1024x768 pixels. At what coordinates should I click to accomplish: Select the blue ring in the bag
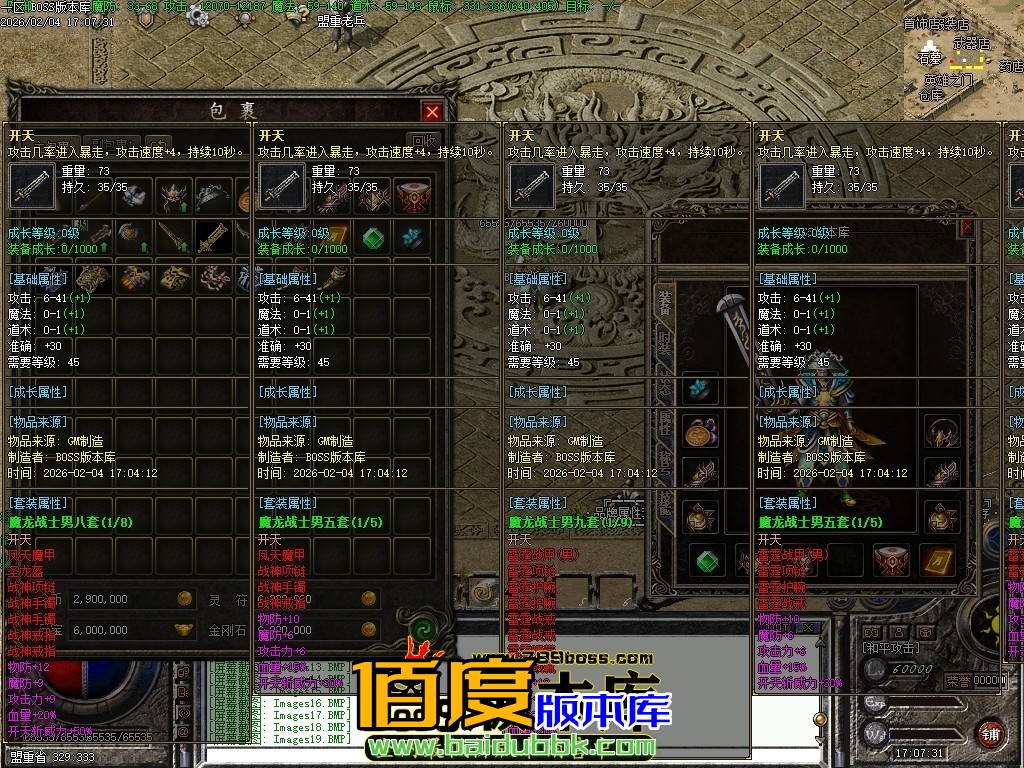(x=412, y=238)
